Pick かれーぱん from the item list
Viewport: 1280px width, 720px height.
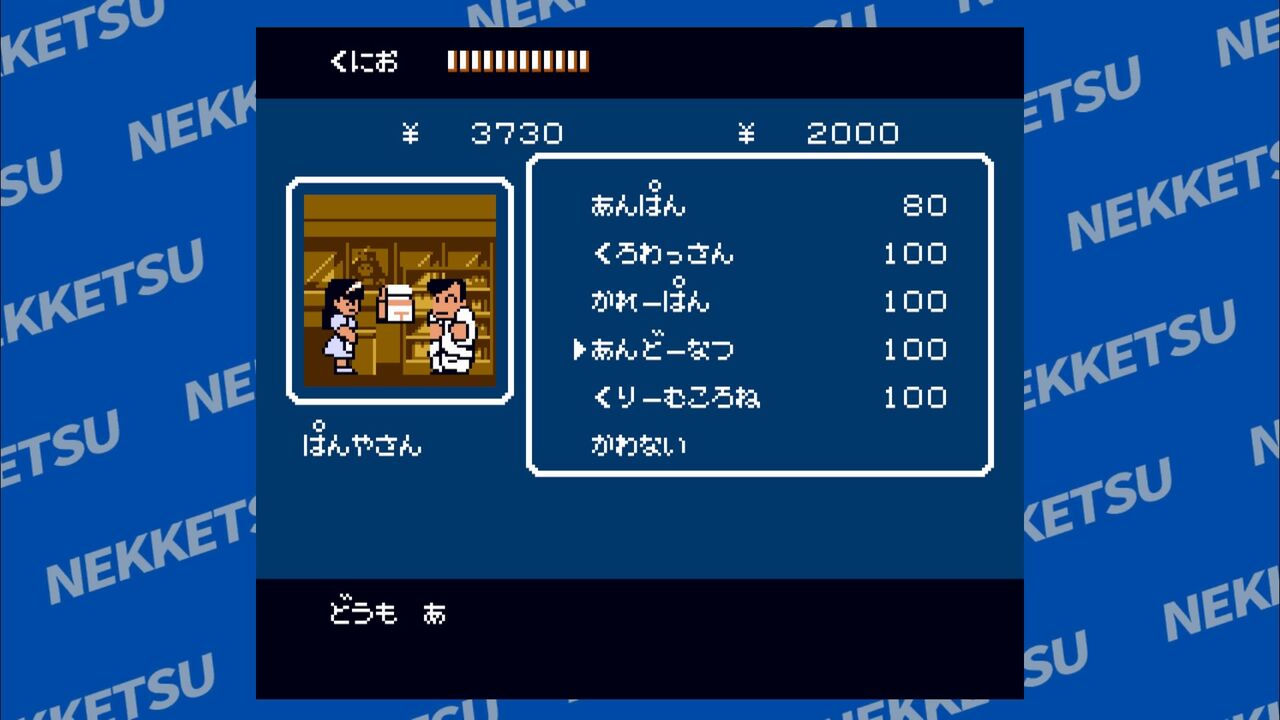650,301
